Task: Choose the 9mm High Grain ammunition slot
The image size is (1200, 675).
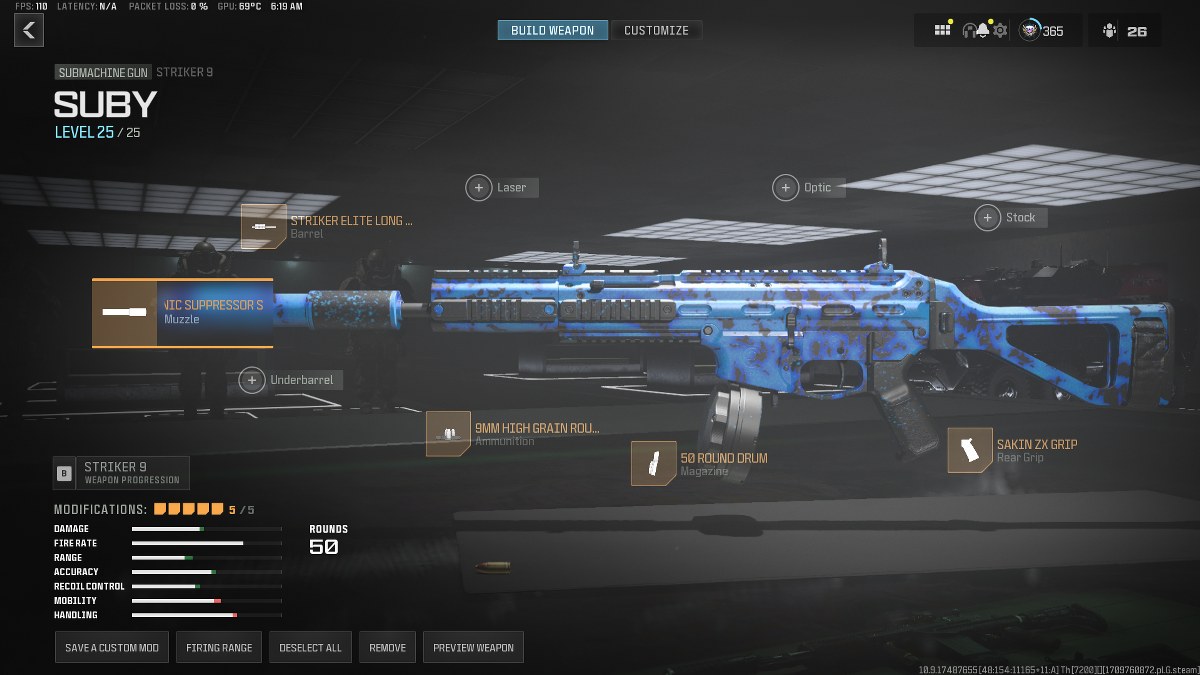Action: pyautogui.click(x=448, y=434)
